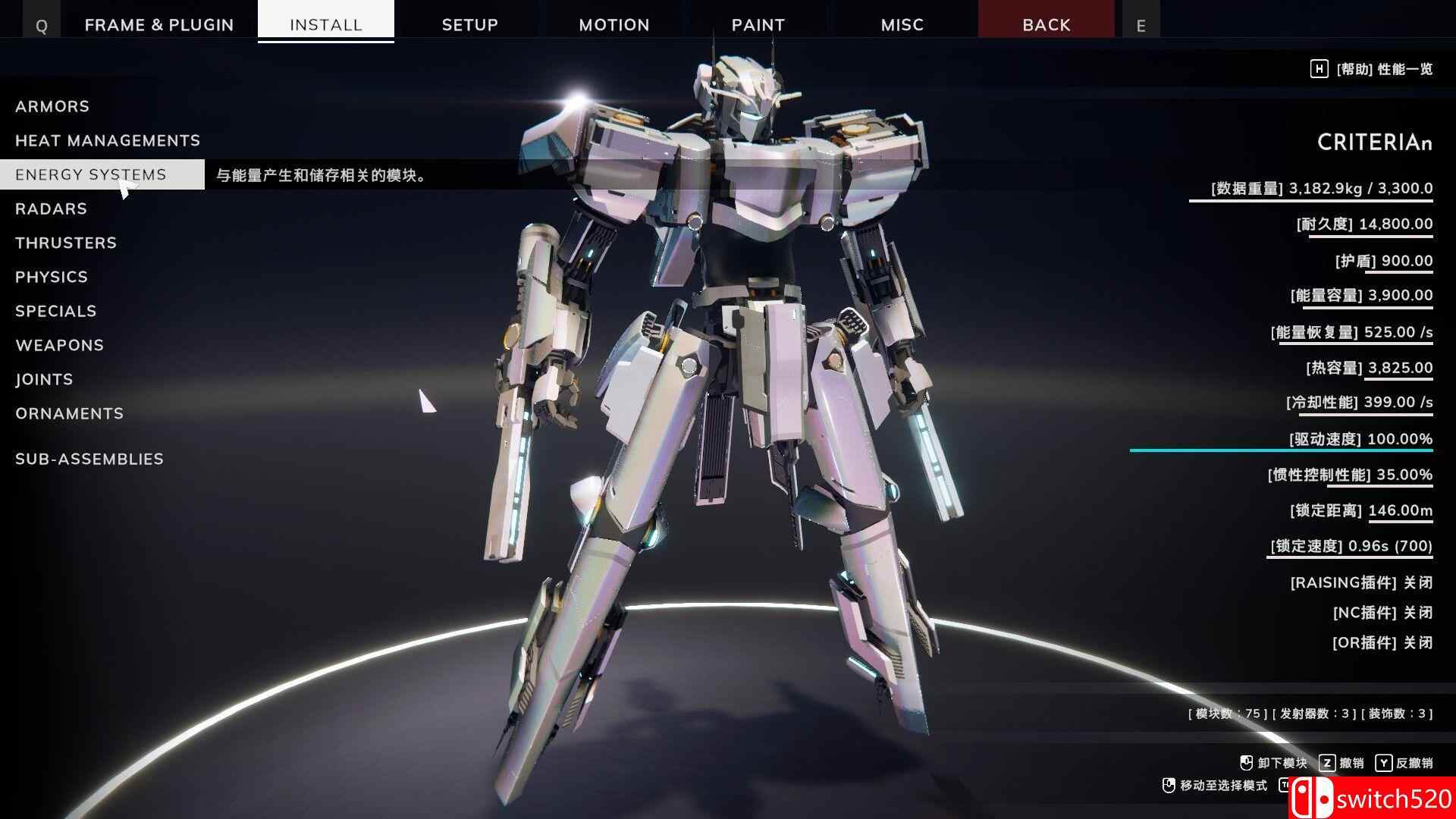Open the THRUSTERS module list
Screen dimensions: 1456x819
[x=66, y=243]
